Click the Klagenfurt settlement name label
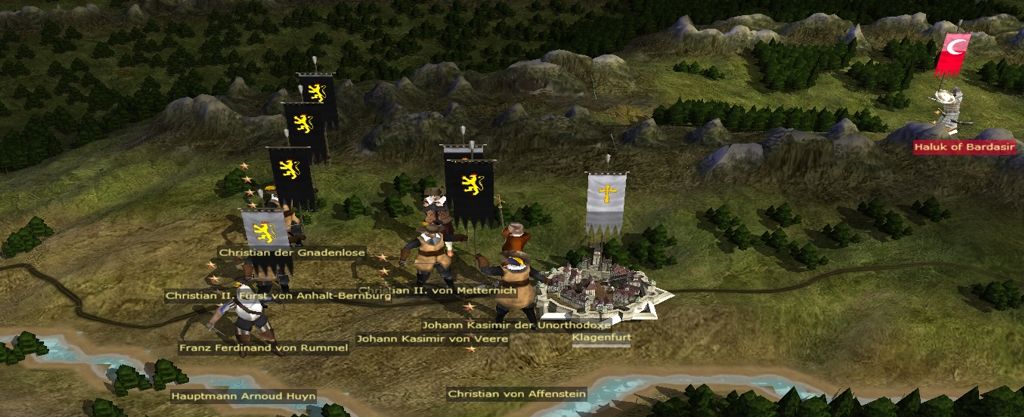This screenshot has width=1024, height=417. pyautogui.click(x=601, y=338)
